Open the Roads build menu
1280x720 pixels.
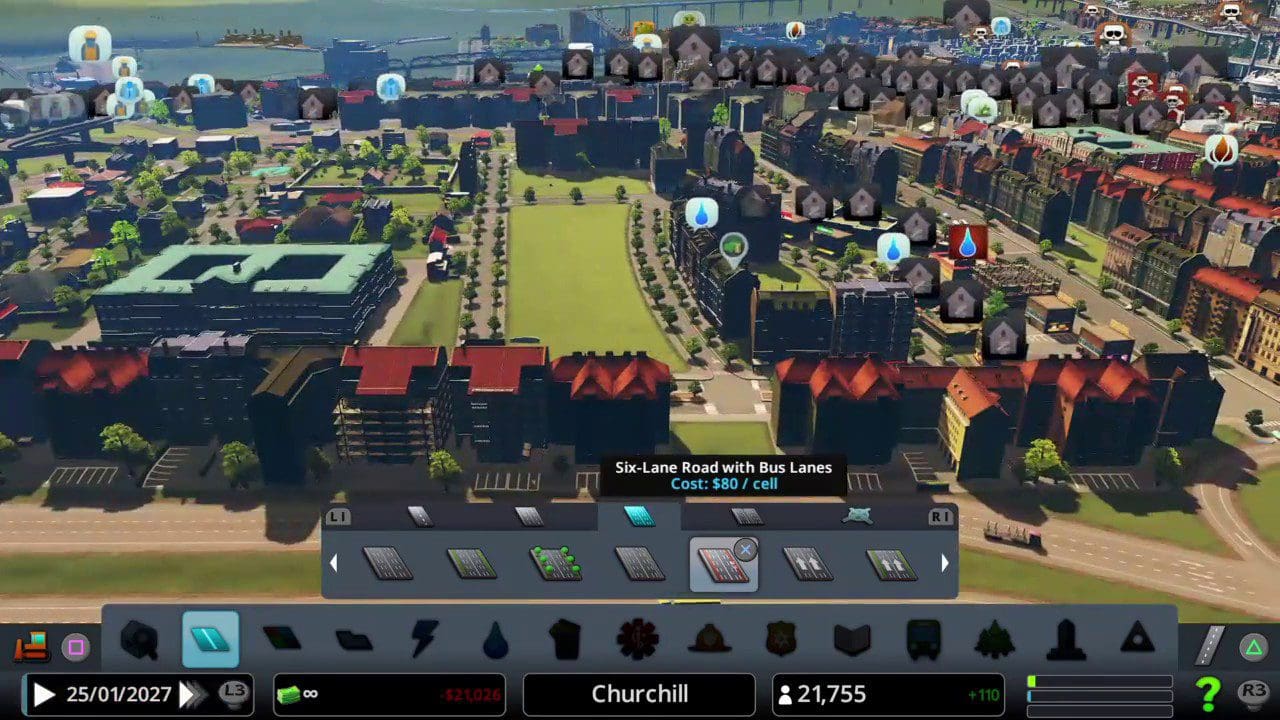pos(210,640)
